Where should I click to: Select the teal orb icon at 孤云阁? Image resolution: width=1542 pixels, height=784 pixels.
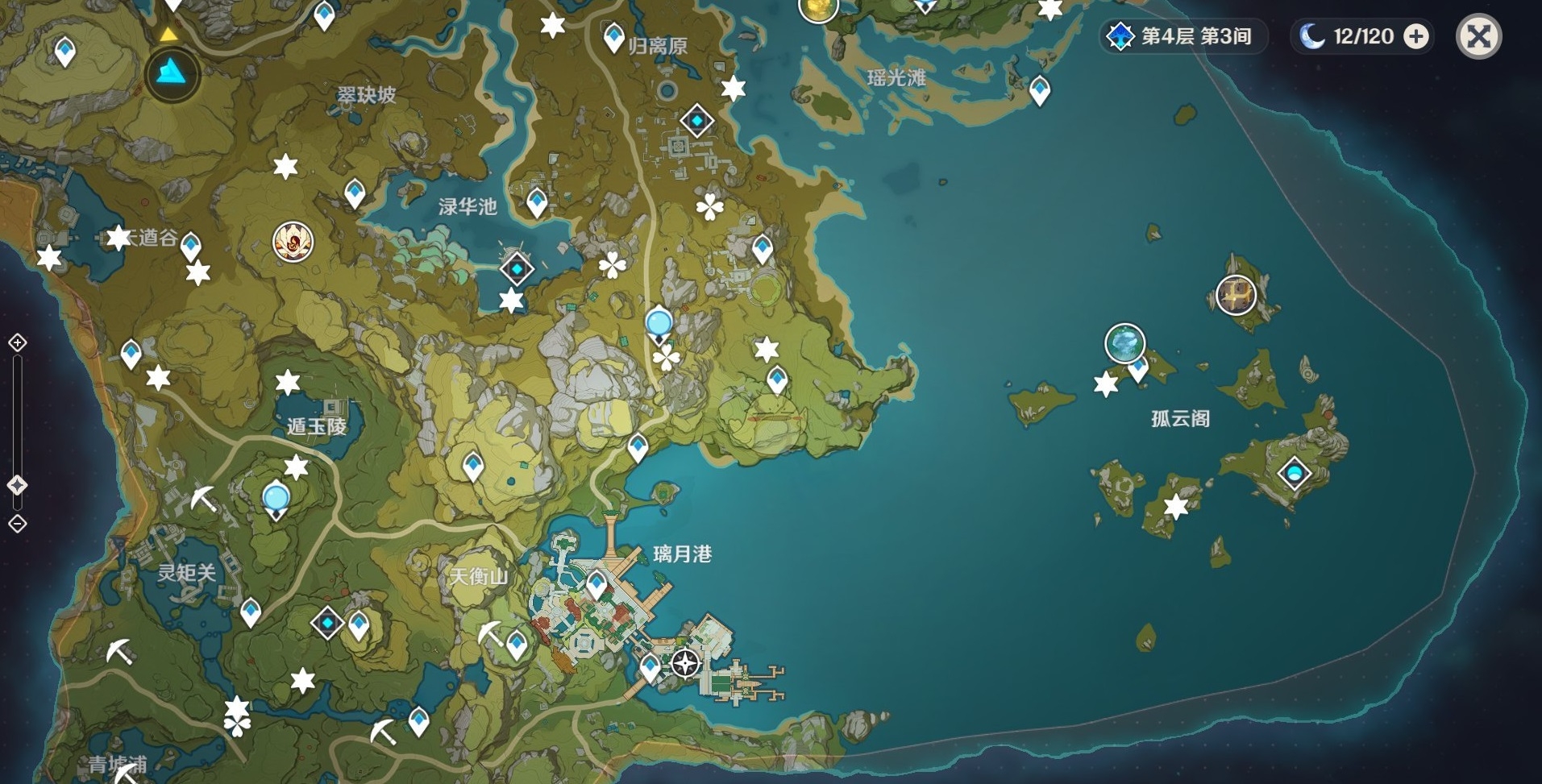click(x=1124, y=343)
